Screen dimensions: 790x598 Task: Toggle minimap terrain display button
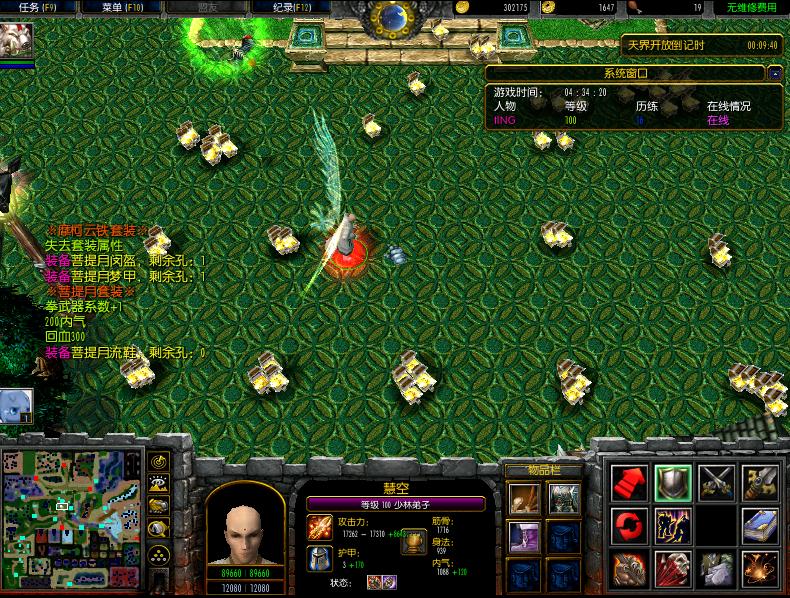pyautogui.click(x=158, y=484)
